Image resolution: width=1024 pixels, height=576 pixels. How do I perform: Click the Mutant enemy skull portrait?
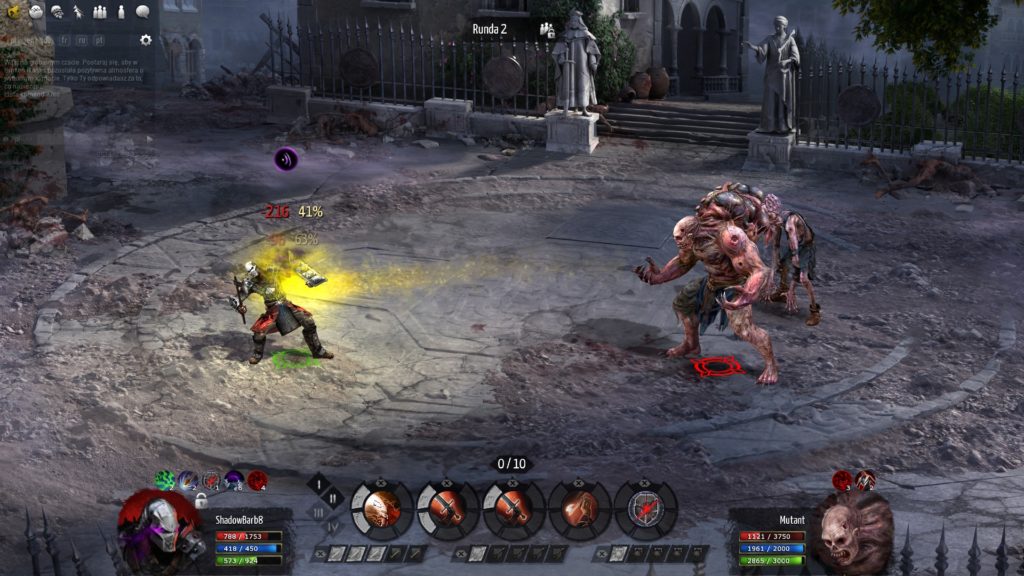pos(853,528)
